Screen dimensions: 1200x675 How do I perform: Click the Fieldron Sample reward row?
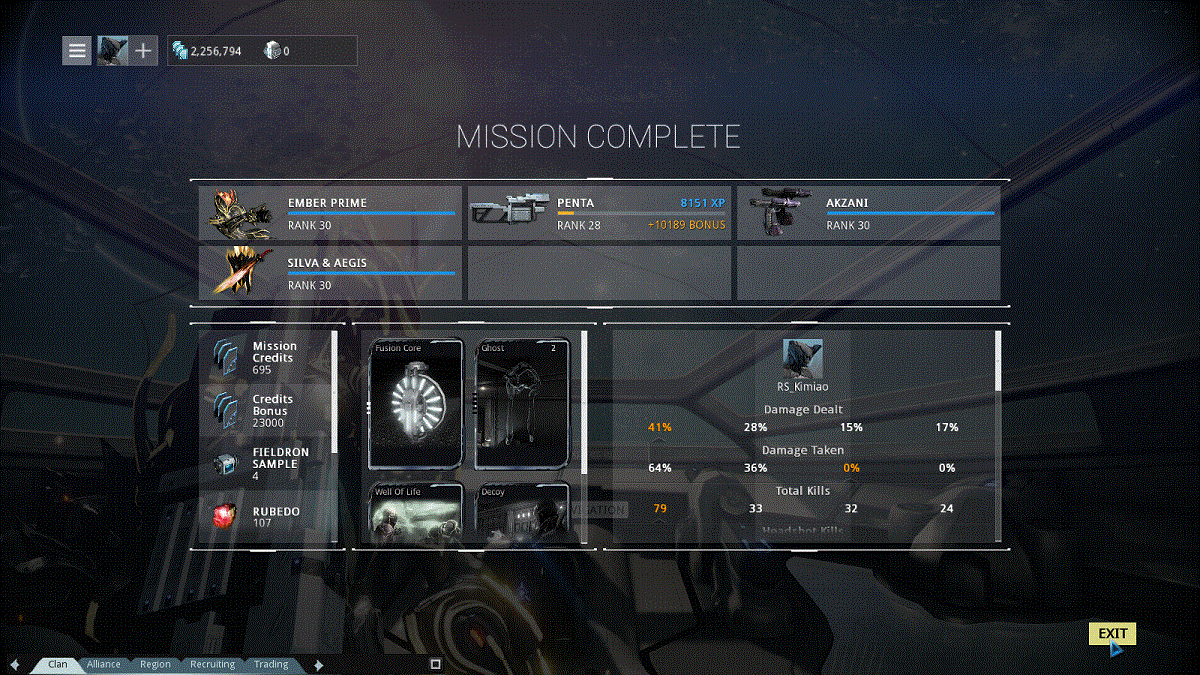266,463
